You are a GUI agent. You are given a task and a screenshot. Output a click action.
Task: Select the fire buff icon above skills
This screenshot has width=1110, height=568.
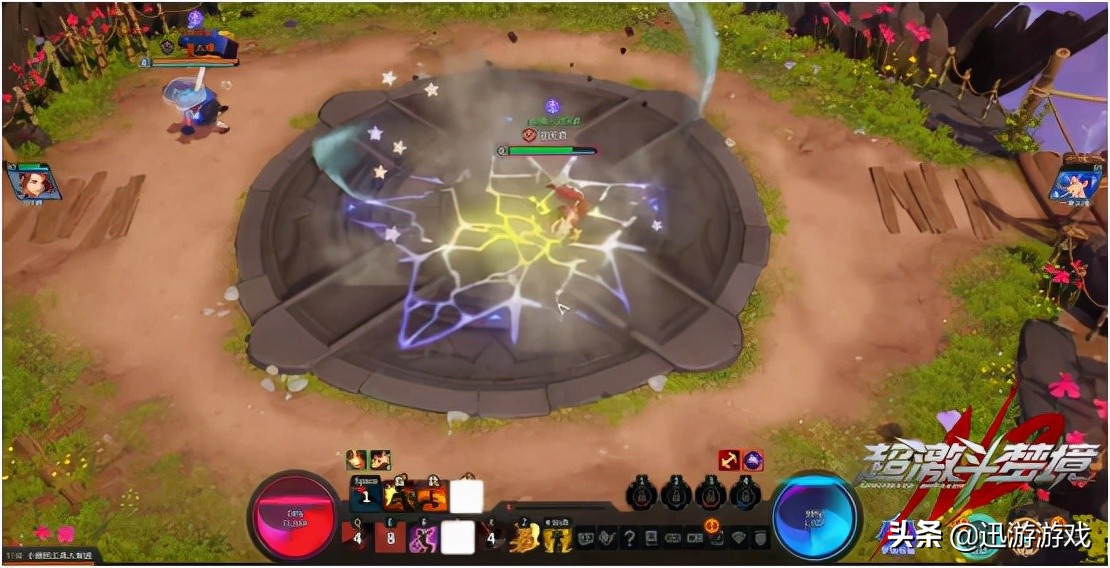pyautogui.click(x=357, y=460)
